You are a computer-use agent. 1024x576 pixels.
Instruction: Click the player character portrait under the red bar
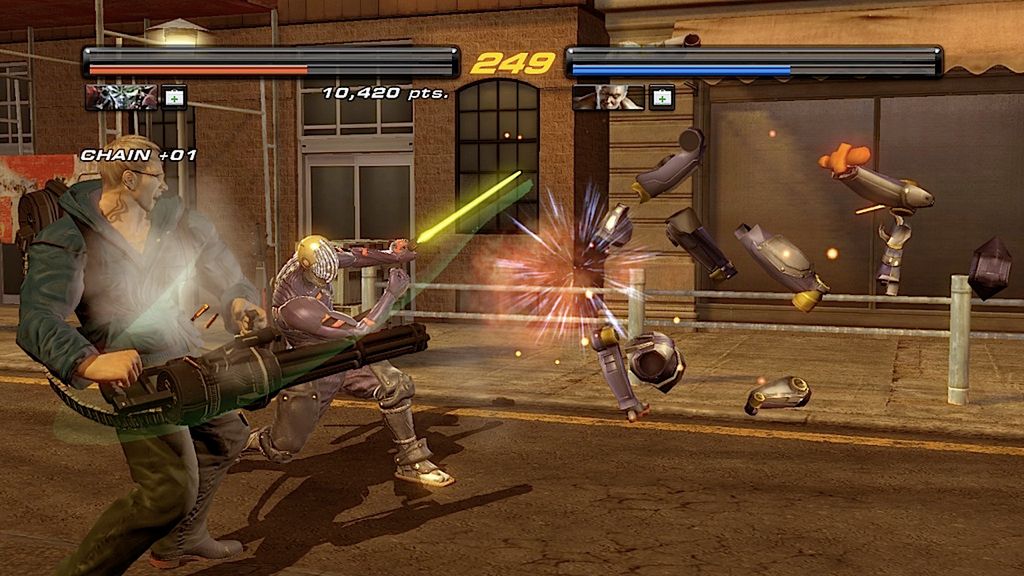[x=121, y=97]
